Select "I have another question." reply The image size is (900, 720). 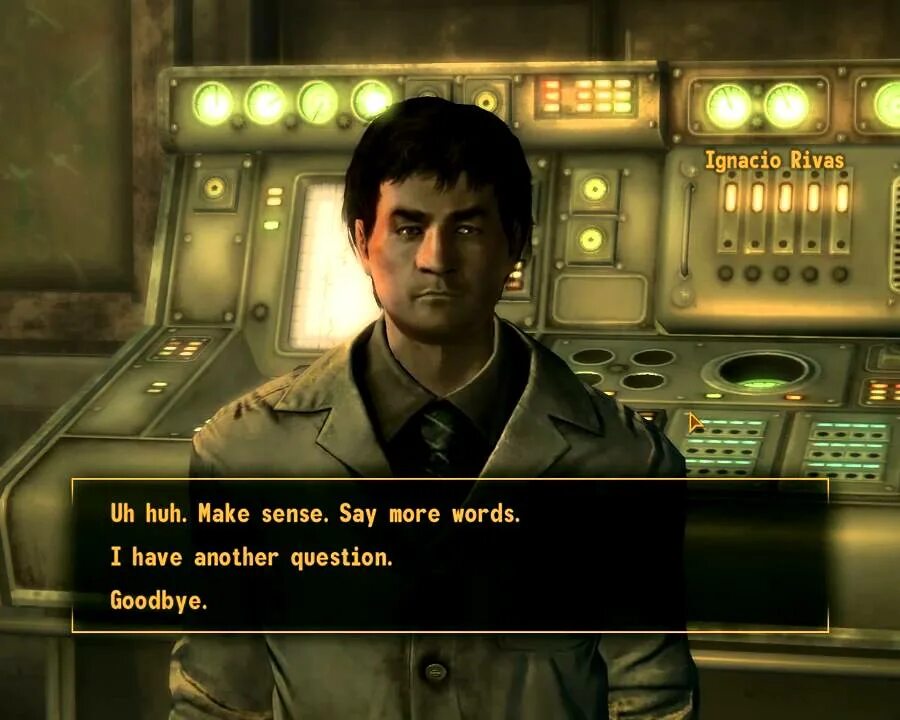click(x=251, y=558)
